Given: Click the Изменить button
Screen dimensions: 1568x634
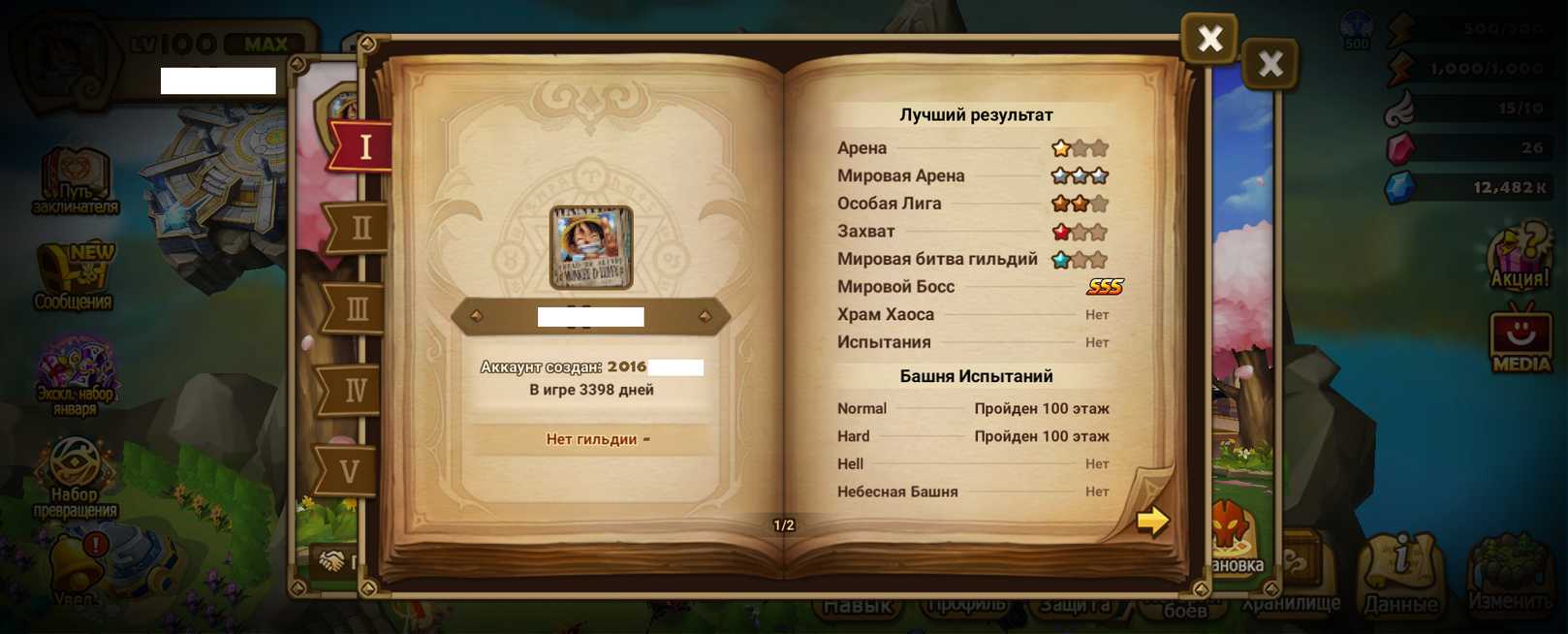Looking at the screenshot, I should click(x=1510, y=574).
